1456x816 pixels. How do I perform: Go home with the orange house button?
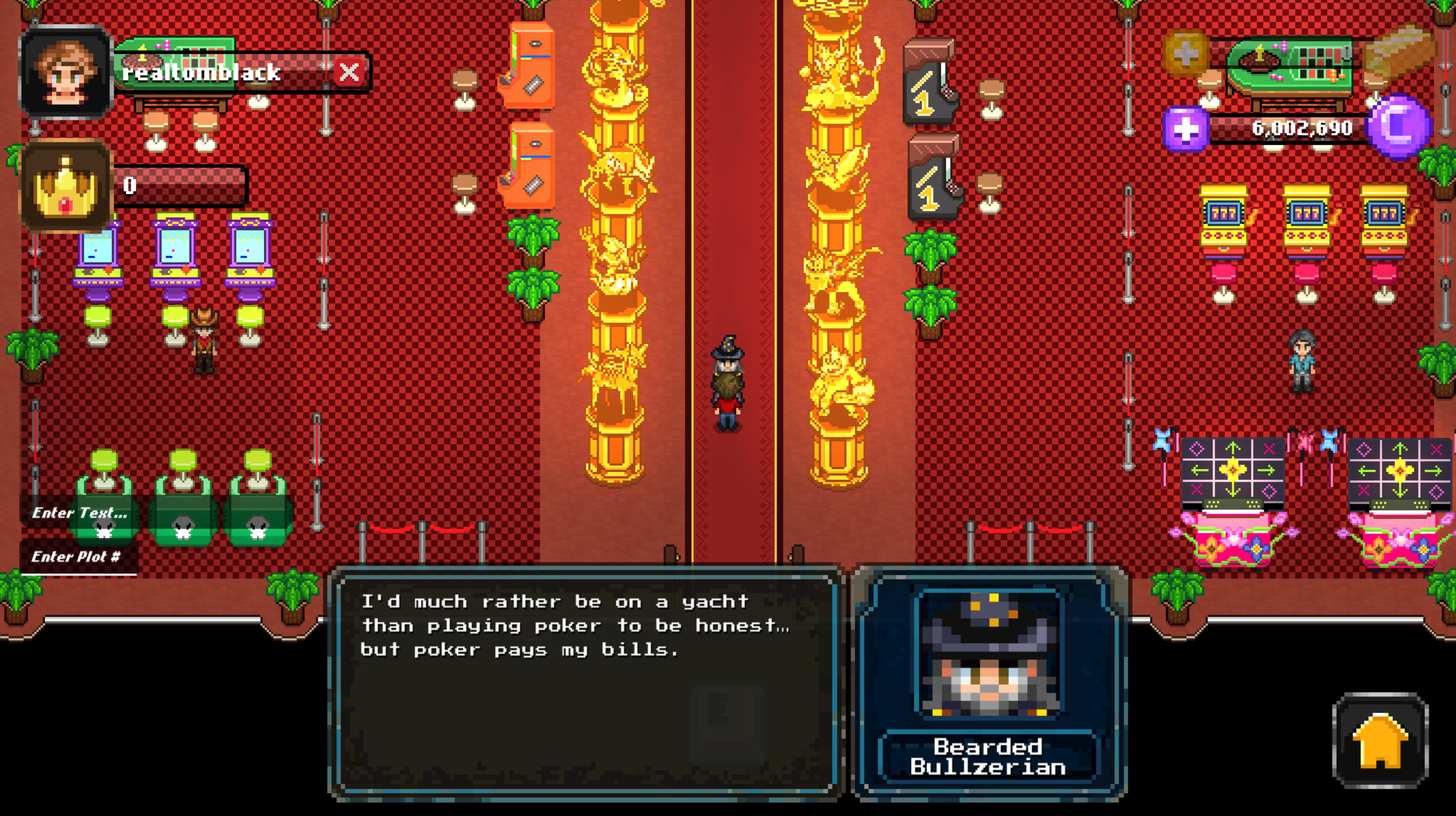1380,741
